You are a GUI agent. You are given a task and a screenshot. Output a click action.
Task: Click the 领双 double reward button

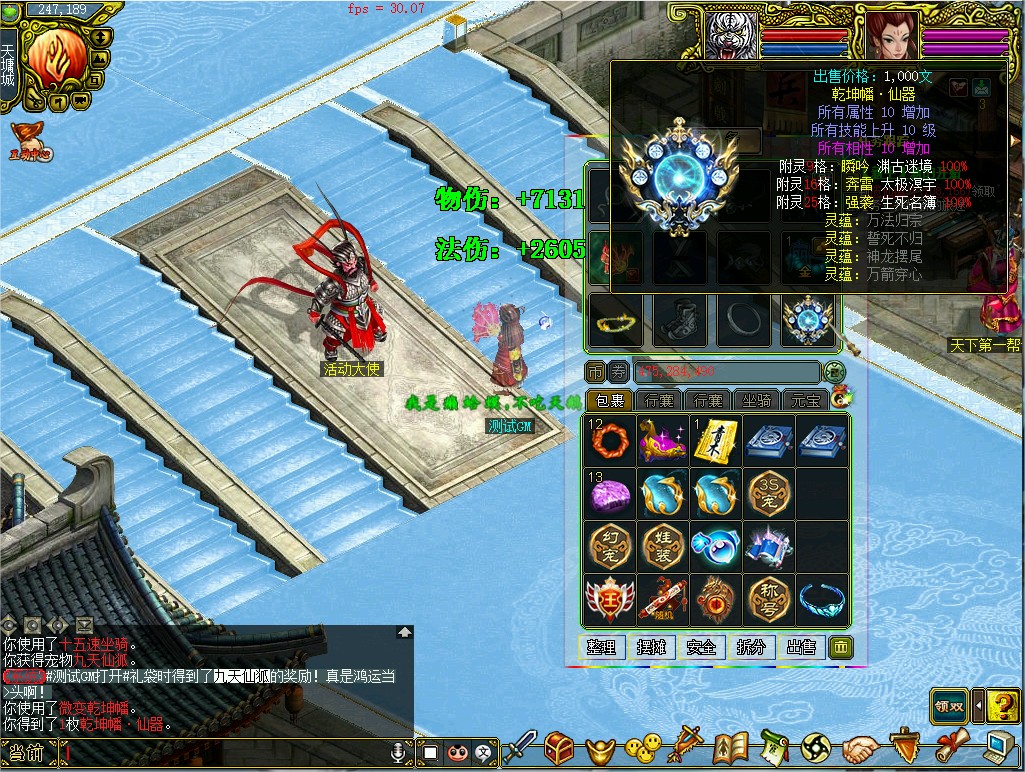click(x=949, y=706)
